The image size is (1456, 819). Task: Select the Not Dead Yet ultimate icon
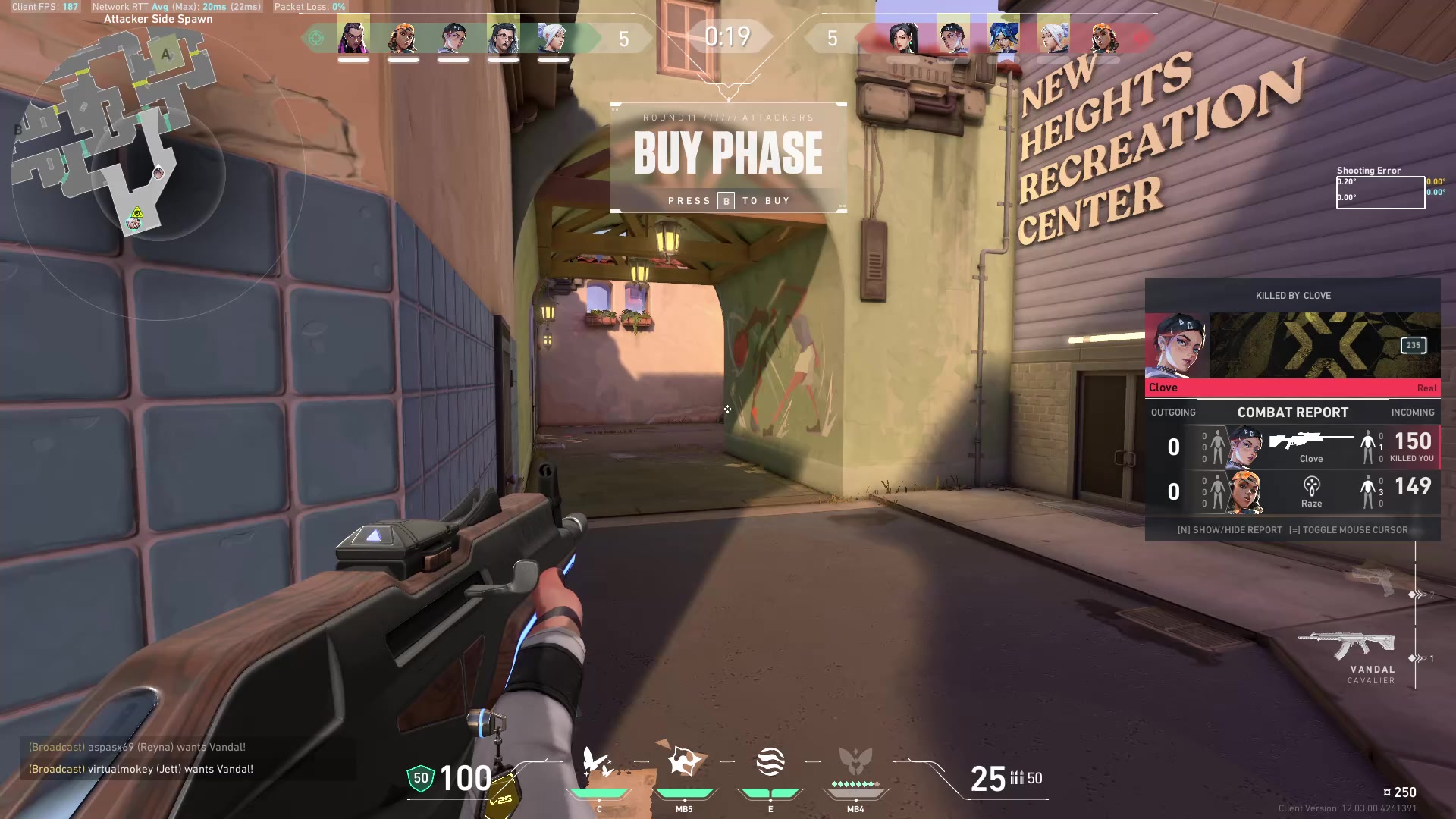(x=855, y=762)
